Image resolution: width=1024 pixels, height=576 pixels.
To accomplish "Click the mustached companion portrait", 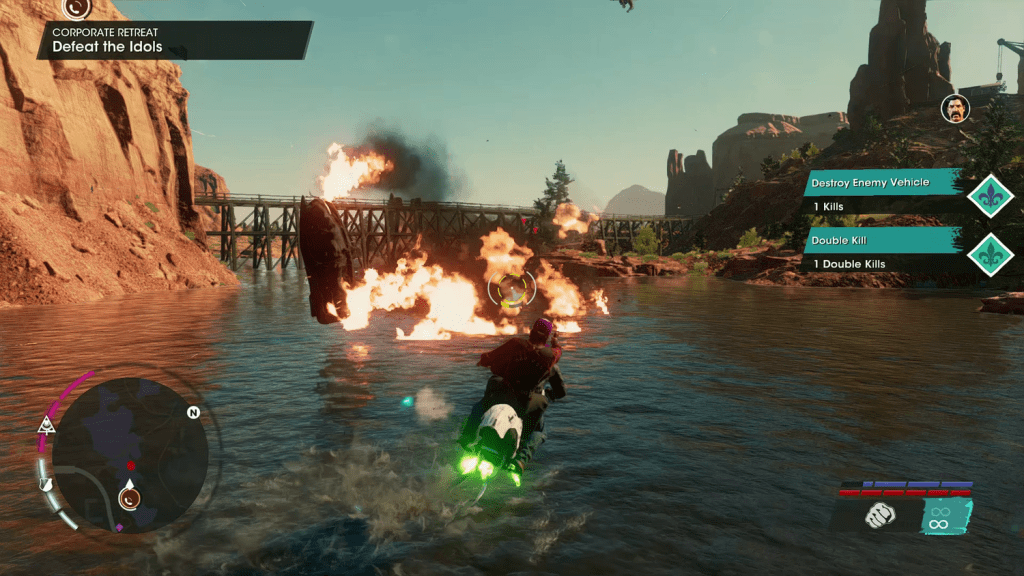I will coord(956,109).
